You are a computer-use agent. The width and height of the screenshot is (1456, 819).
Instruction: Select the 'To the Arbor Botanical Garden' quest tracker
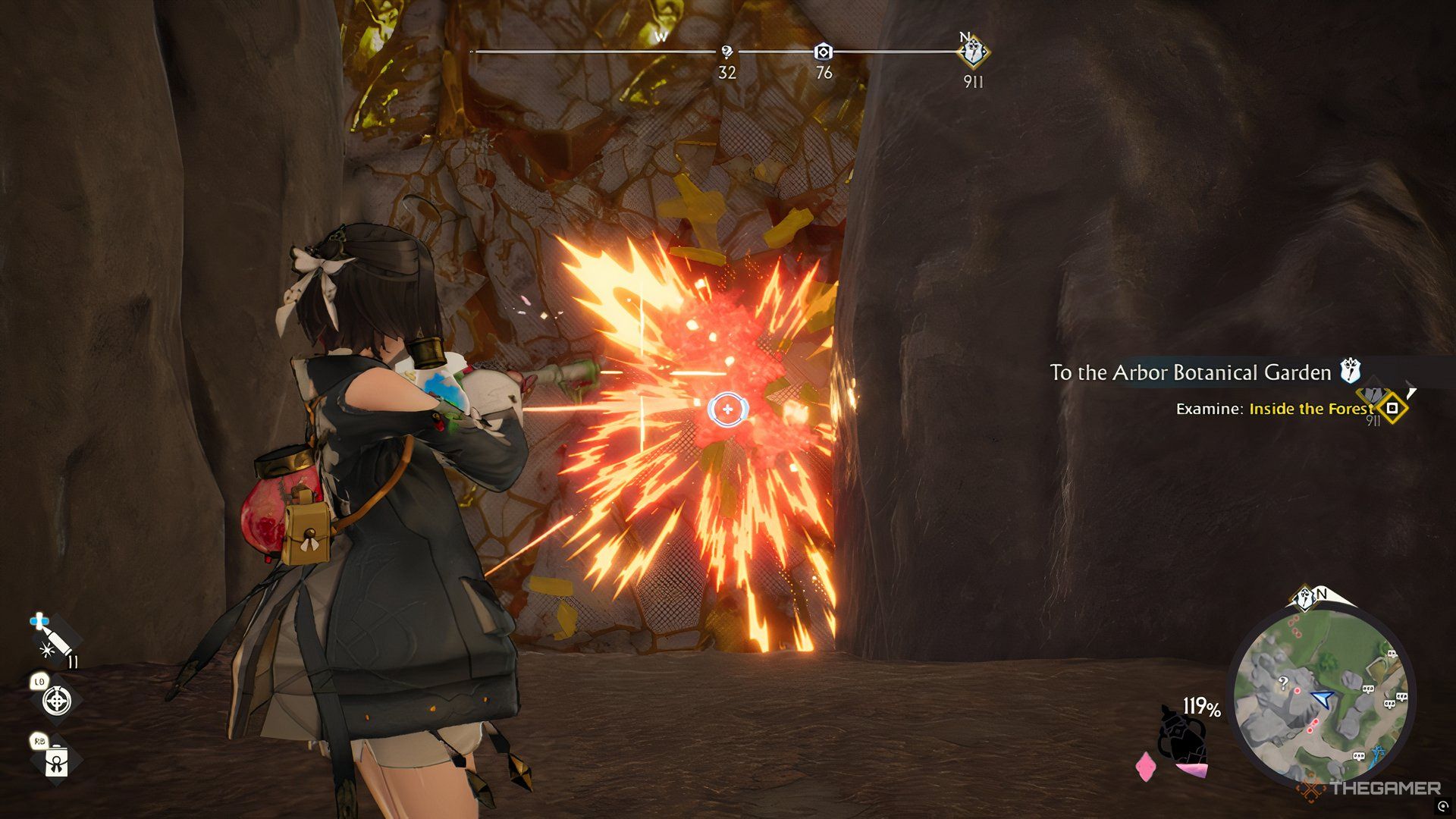pyautogui.click(x=1190, y=372)
